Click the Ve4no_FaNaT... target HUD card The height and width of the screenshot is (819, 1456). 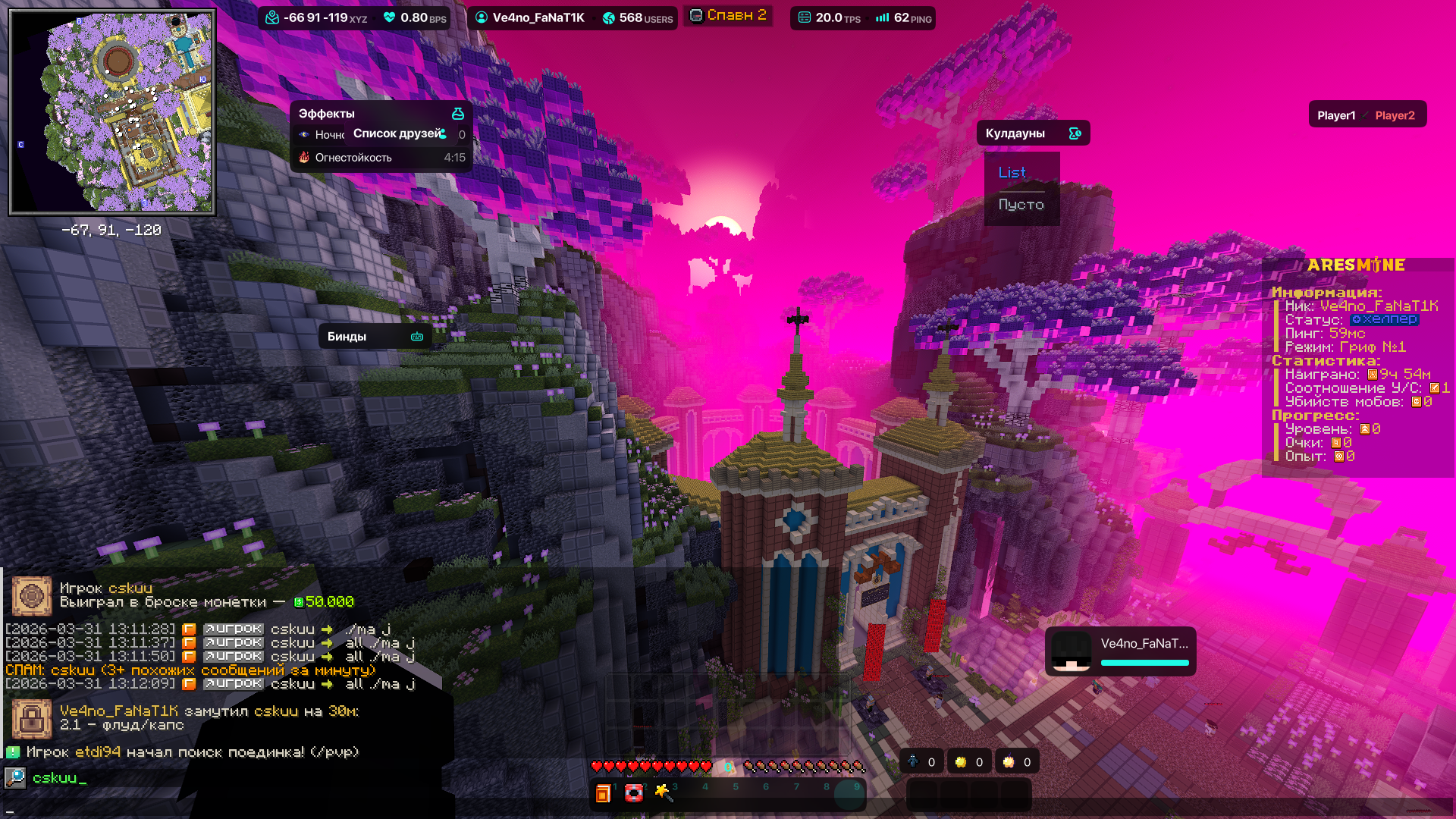click(1120, 651)
